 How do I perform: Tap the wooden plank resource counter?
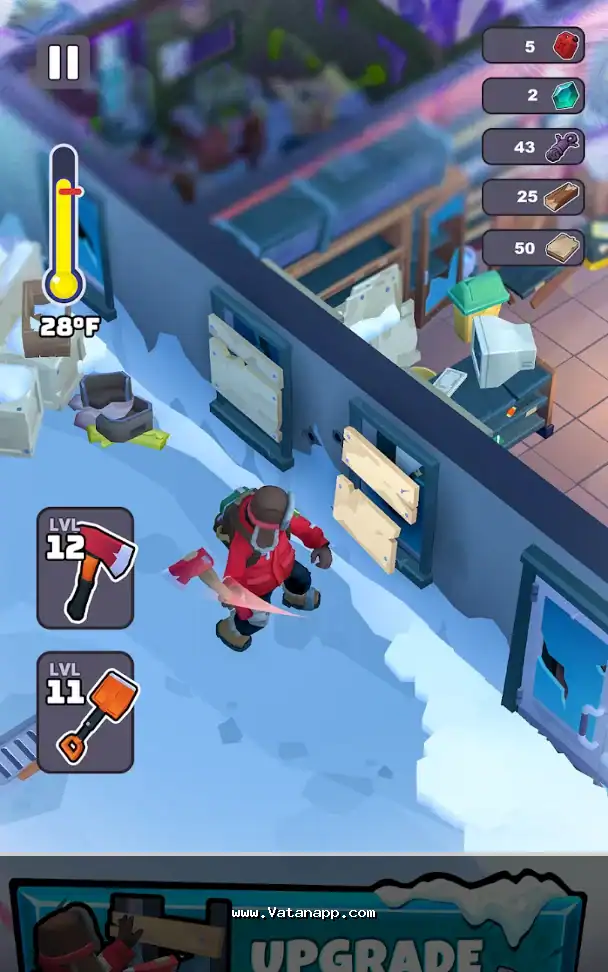point(534,248)
